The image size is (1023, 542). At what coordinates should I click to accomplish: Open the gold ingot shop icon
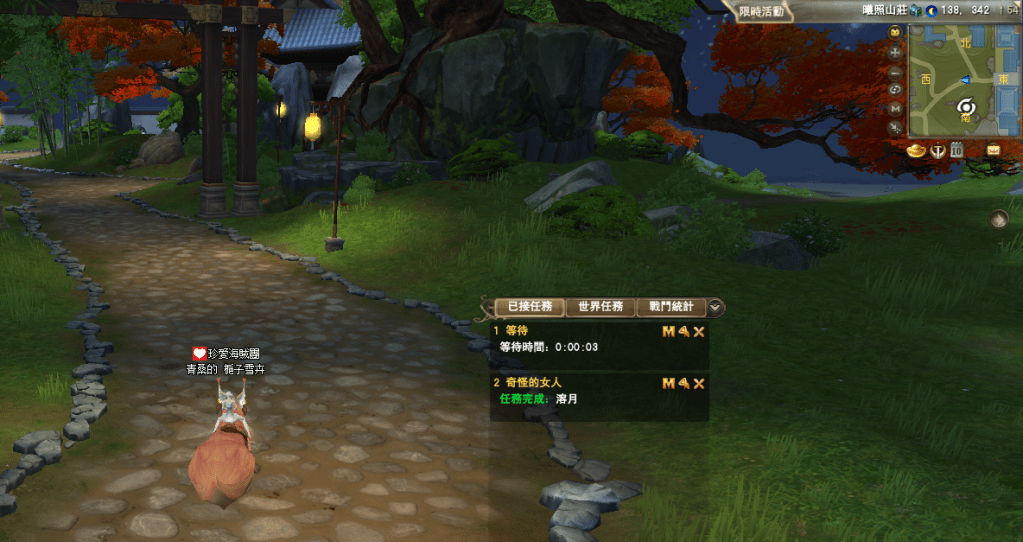pyautogui.click(x=916, y=151)
